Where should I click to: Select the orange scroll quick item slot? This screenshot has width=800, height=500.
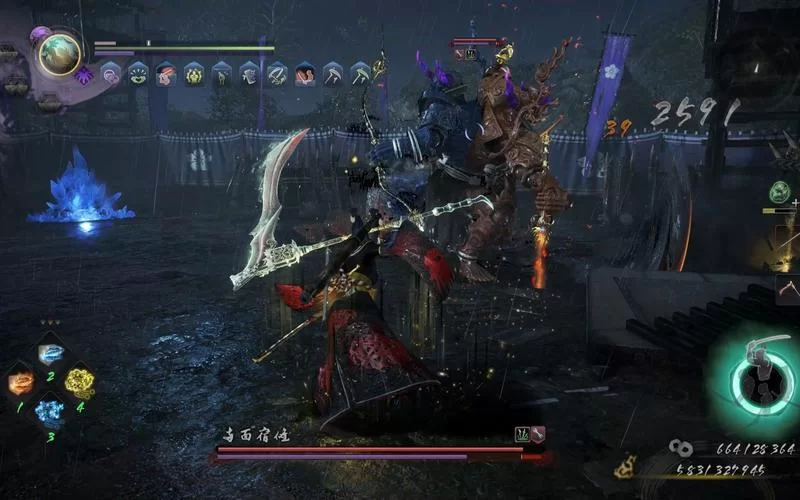pyautogui.click(x=21, y=381)
